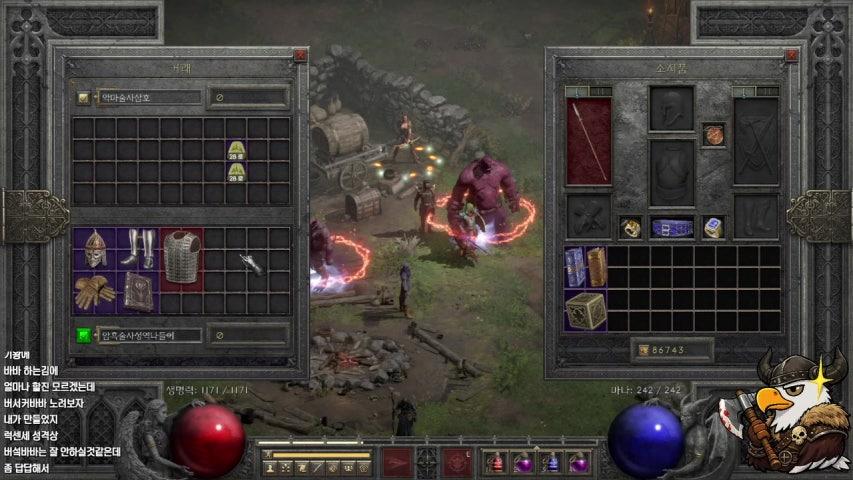Close the inventory panel
This screenshot has height=480, width=853.
click(x=791, y=57)
